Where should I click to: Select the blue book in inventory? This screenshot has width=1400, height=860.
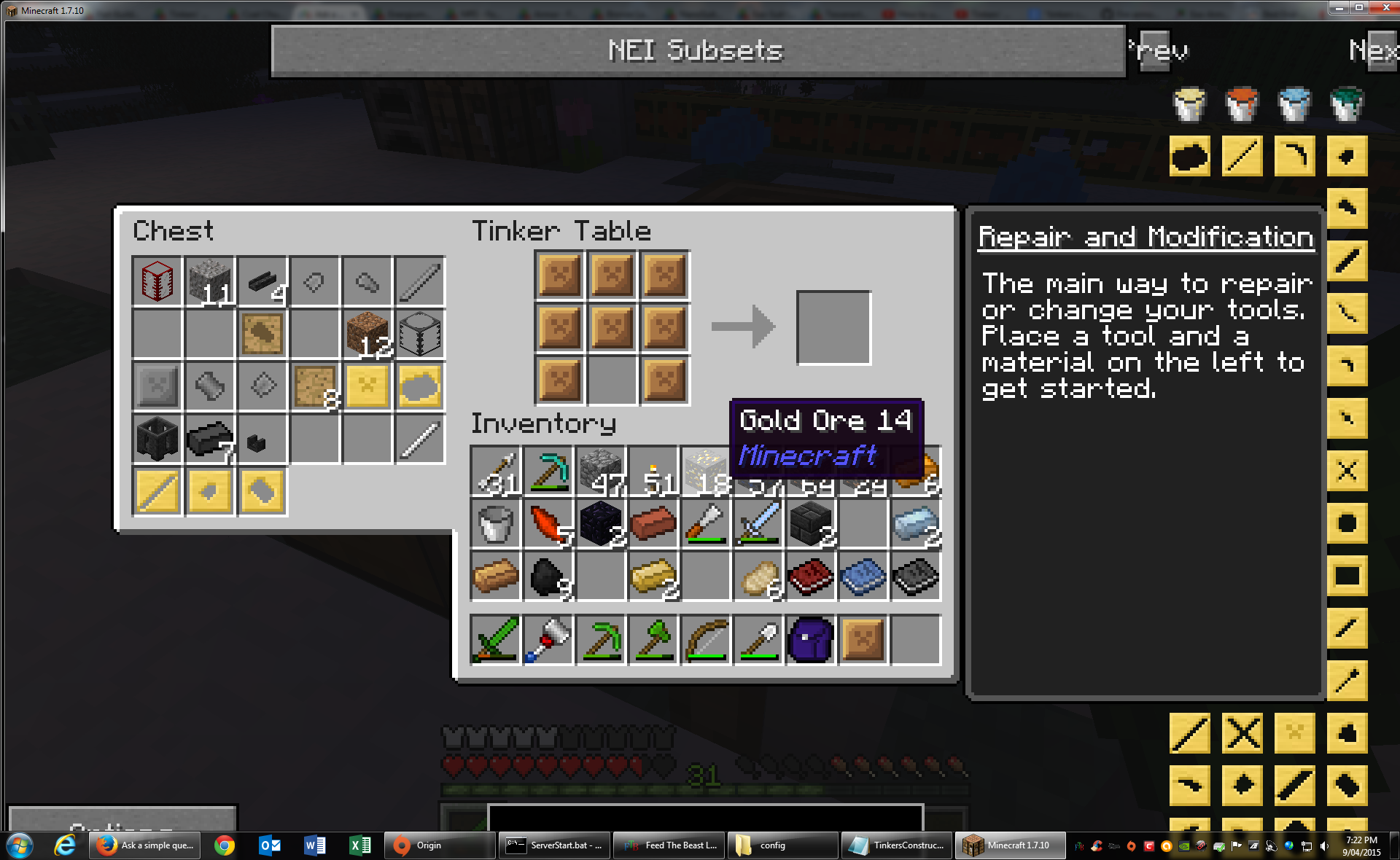(863, 576)
